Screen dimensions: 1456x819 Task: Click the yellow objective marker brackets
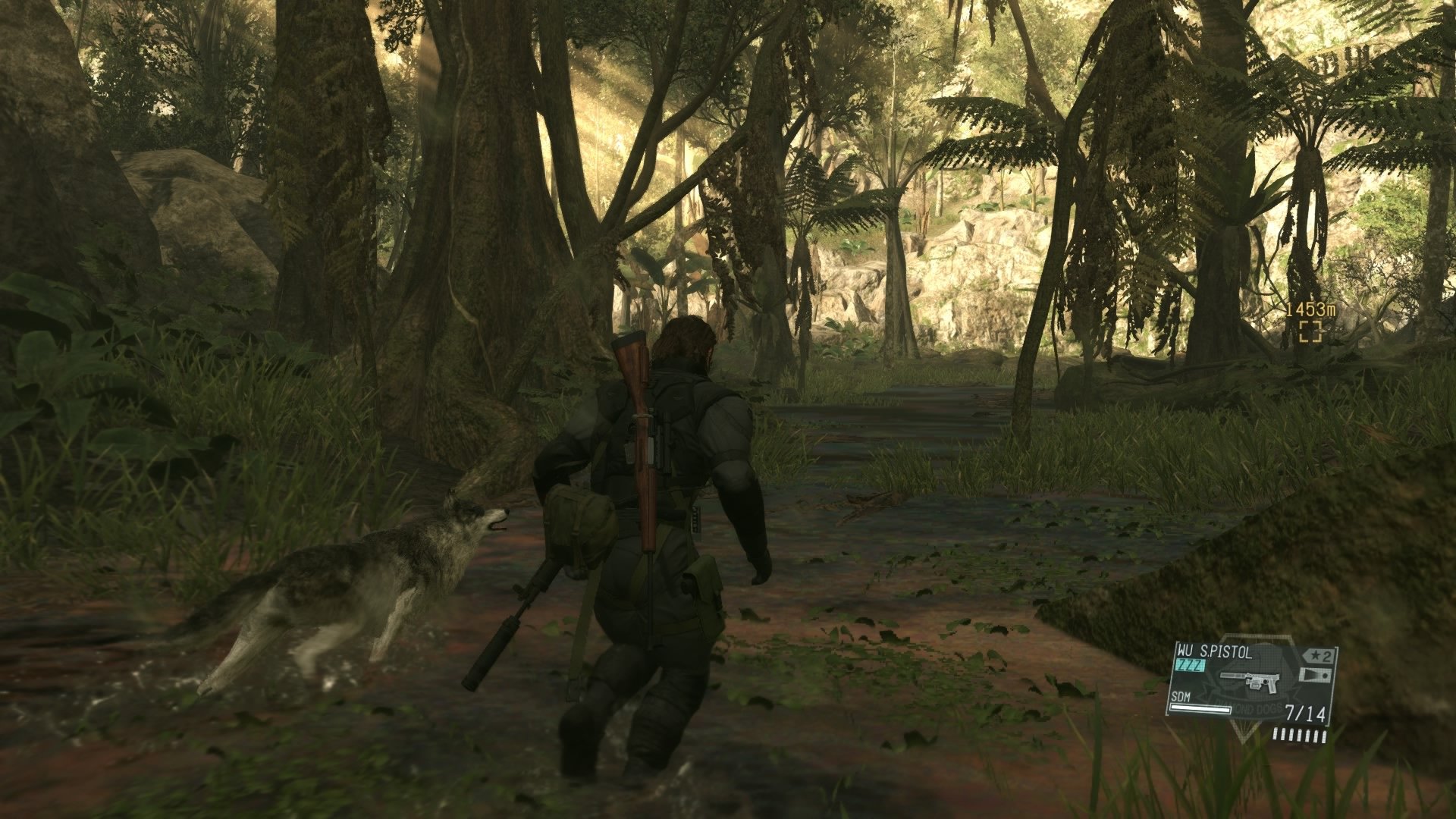(1311, 331)
